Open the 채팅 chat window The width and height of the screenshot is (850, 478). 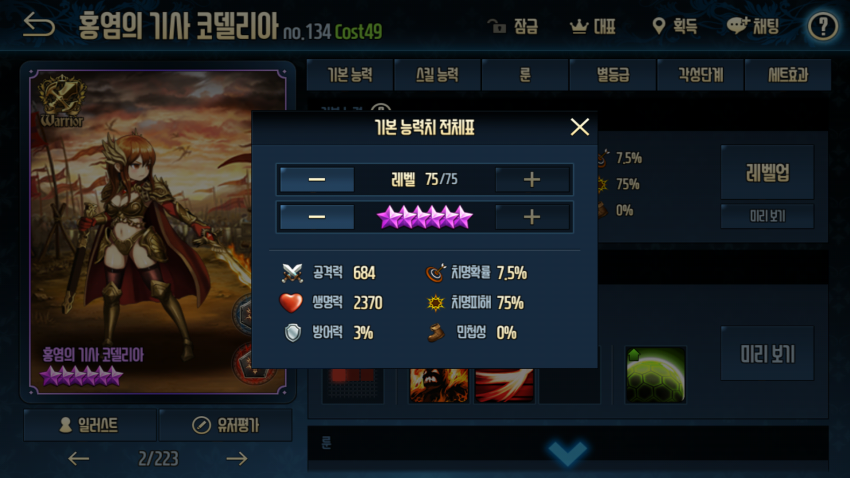tap(753, 26)
